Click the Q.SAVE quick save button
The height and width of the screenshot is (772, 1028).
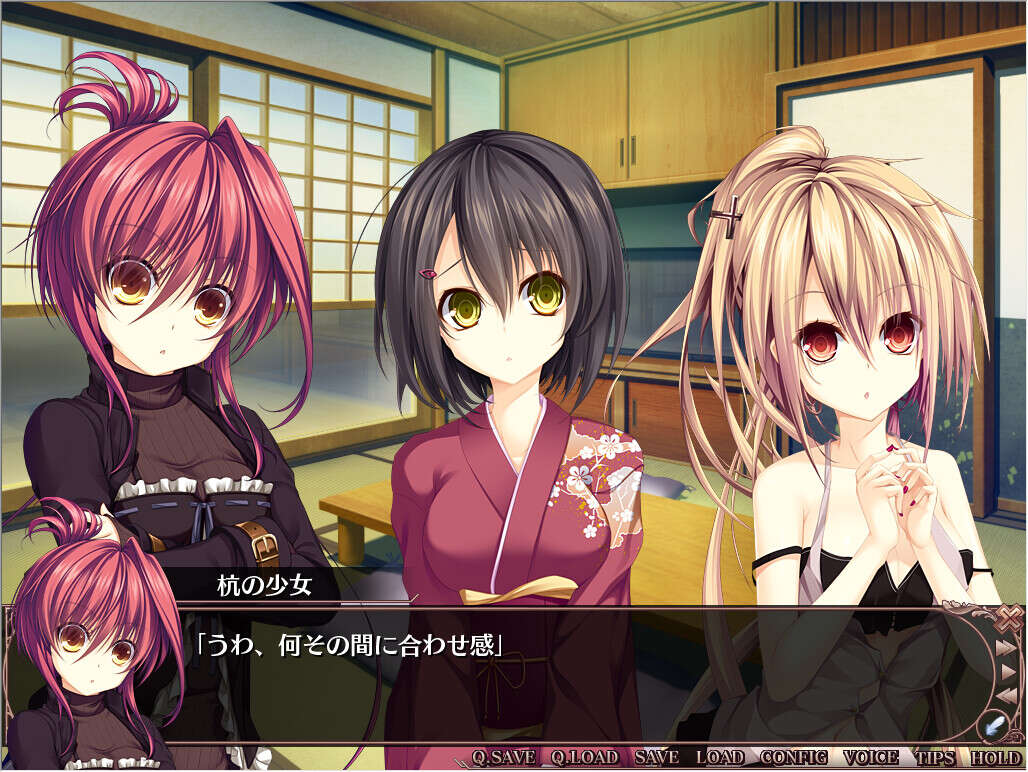(x=502, y=757)
